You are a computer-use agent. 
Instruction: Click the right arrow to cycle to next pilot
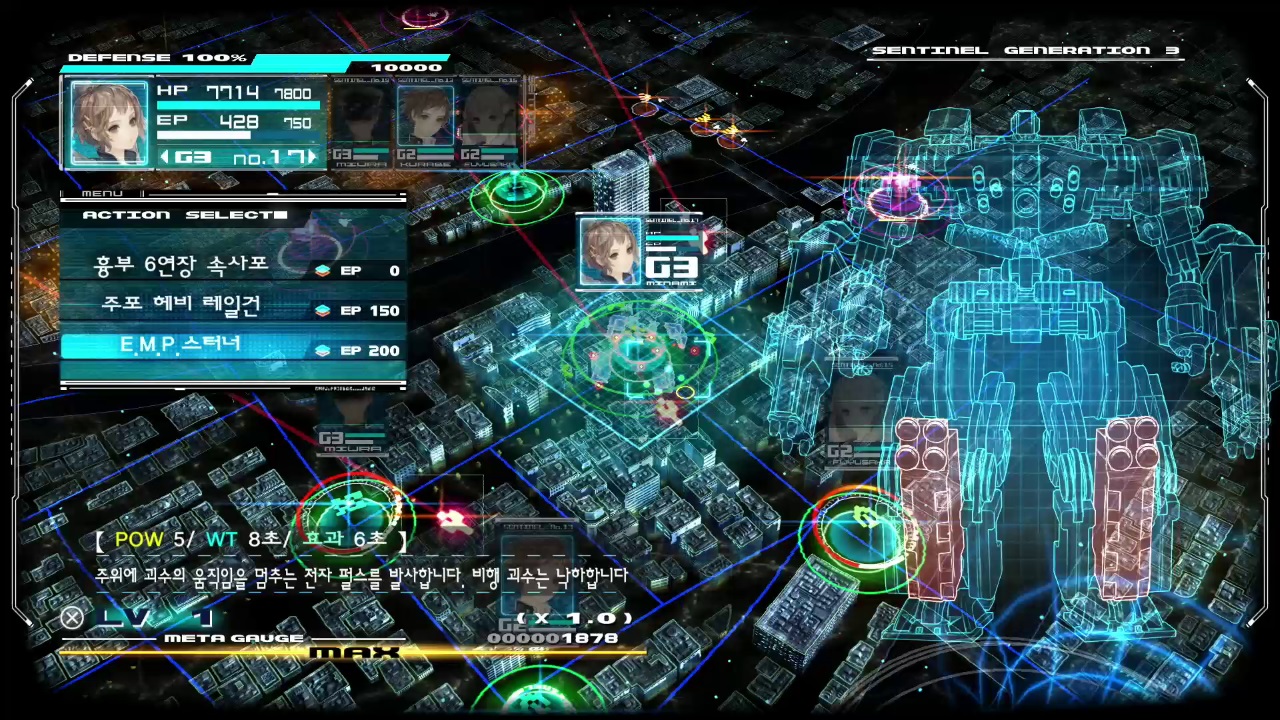coord(310,157)
